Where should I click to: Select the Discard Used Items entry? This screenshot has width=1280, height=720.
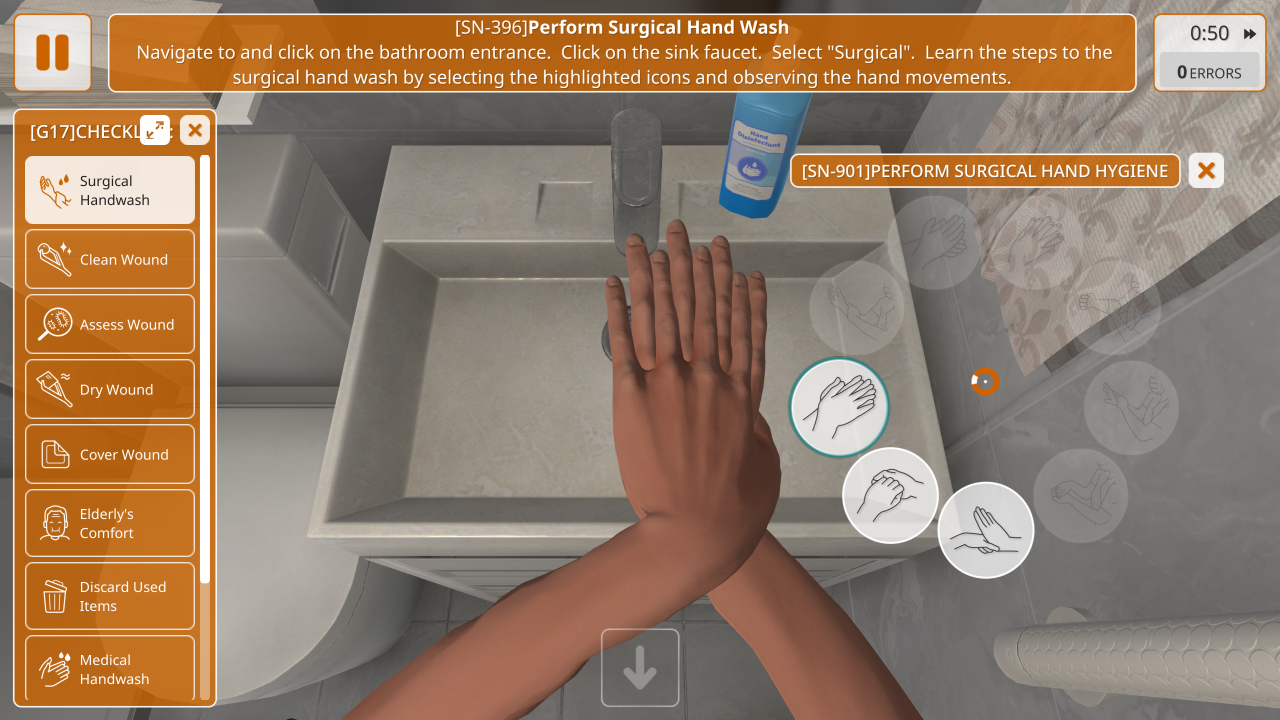110,596
